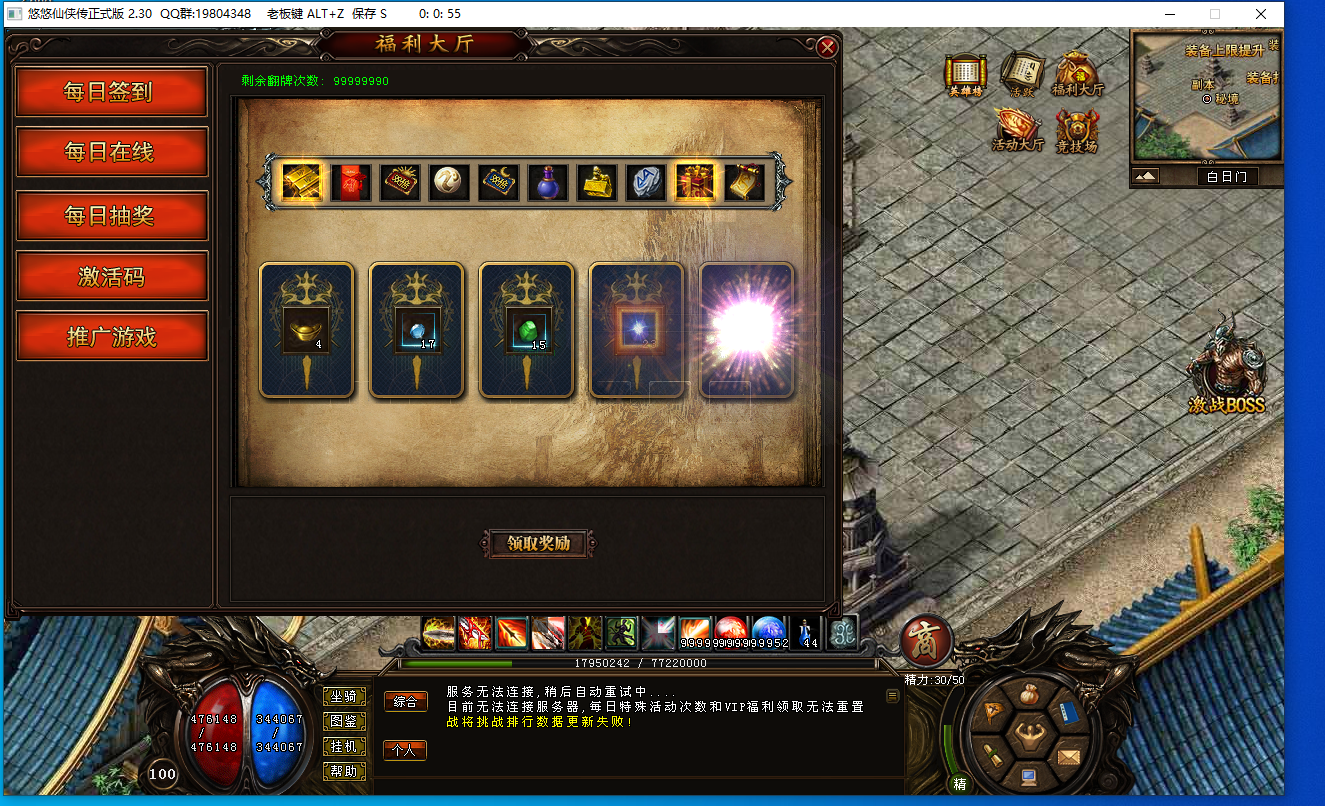The height and width of the screenshot is (806, 1325).
Task: Toggle 挂机 auto-battle mode
Action: click(x=343, y=746)
